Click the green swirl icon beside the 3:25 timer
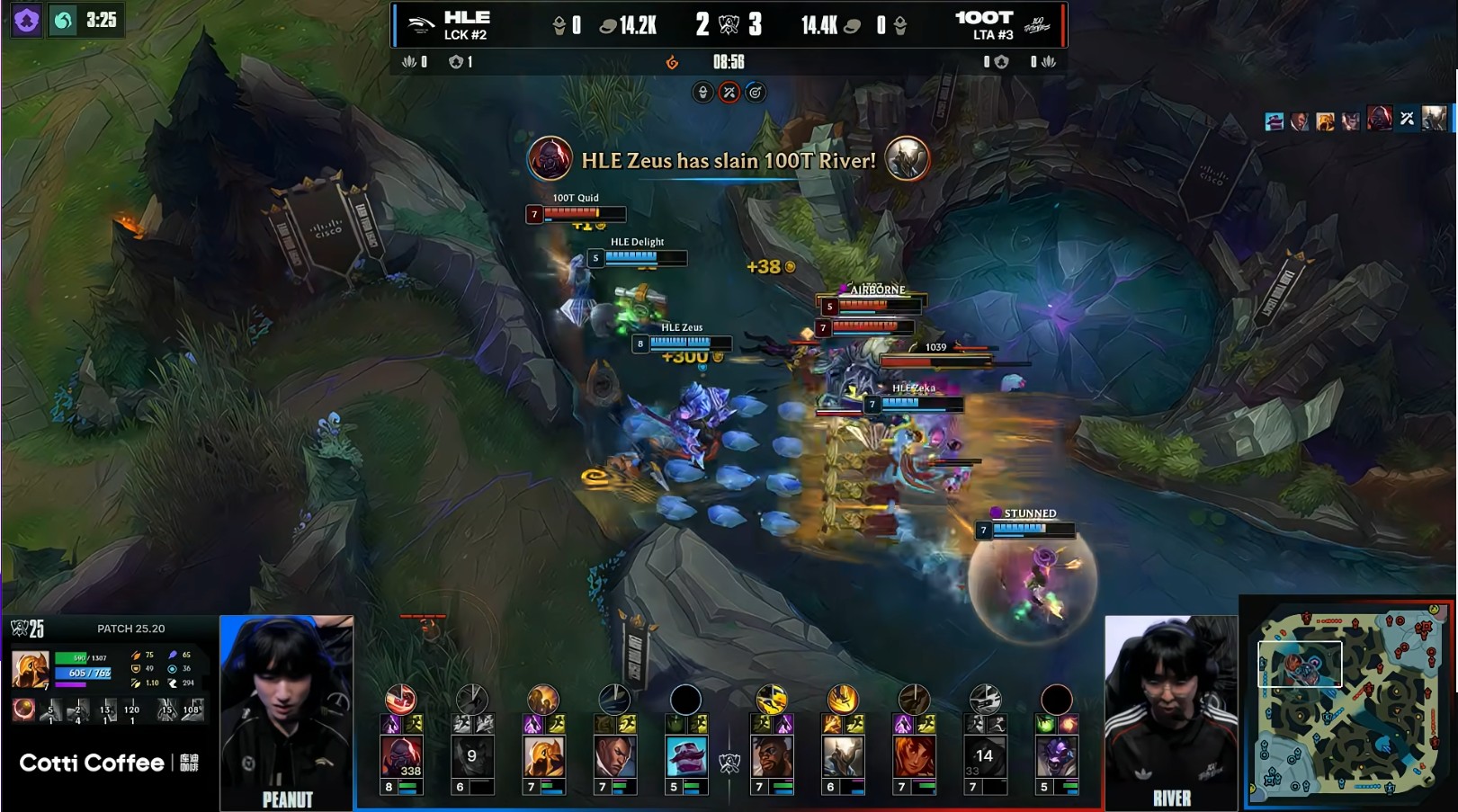 click(x=63, y=20)
